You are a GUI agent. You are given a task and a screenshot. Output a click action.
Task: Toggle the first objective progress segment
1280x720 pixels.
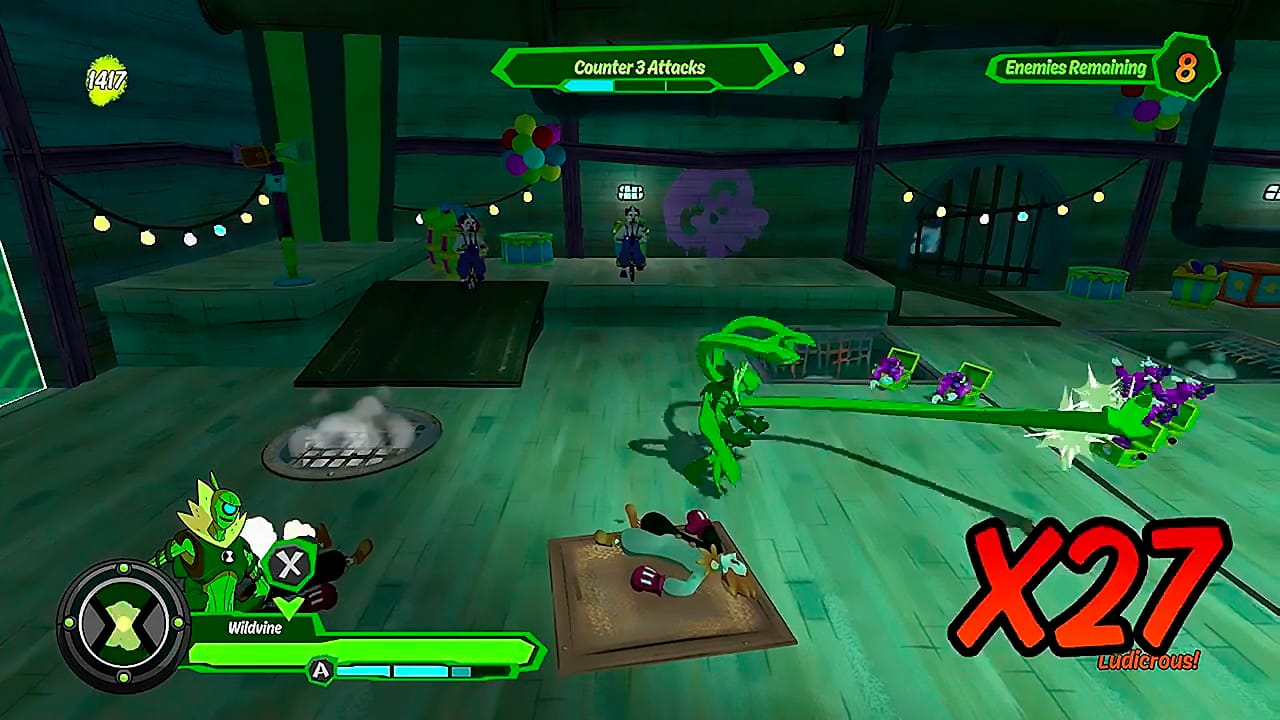coord(590,87)
